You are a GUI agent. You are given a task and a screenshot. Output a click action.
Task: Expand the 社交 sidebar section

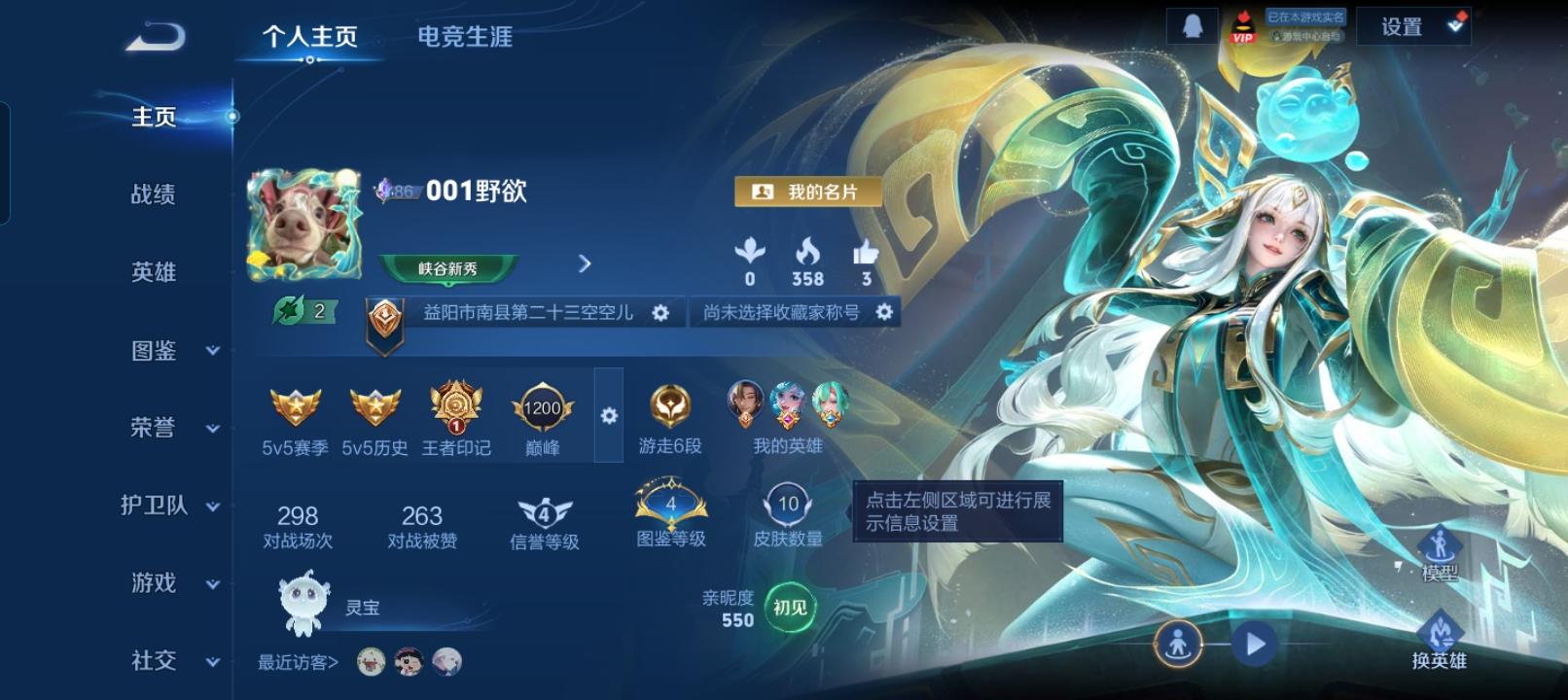(x=156, y=661)
